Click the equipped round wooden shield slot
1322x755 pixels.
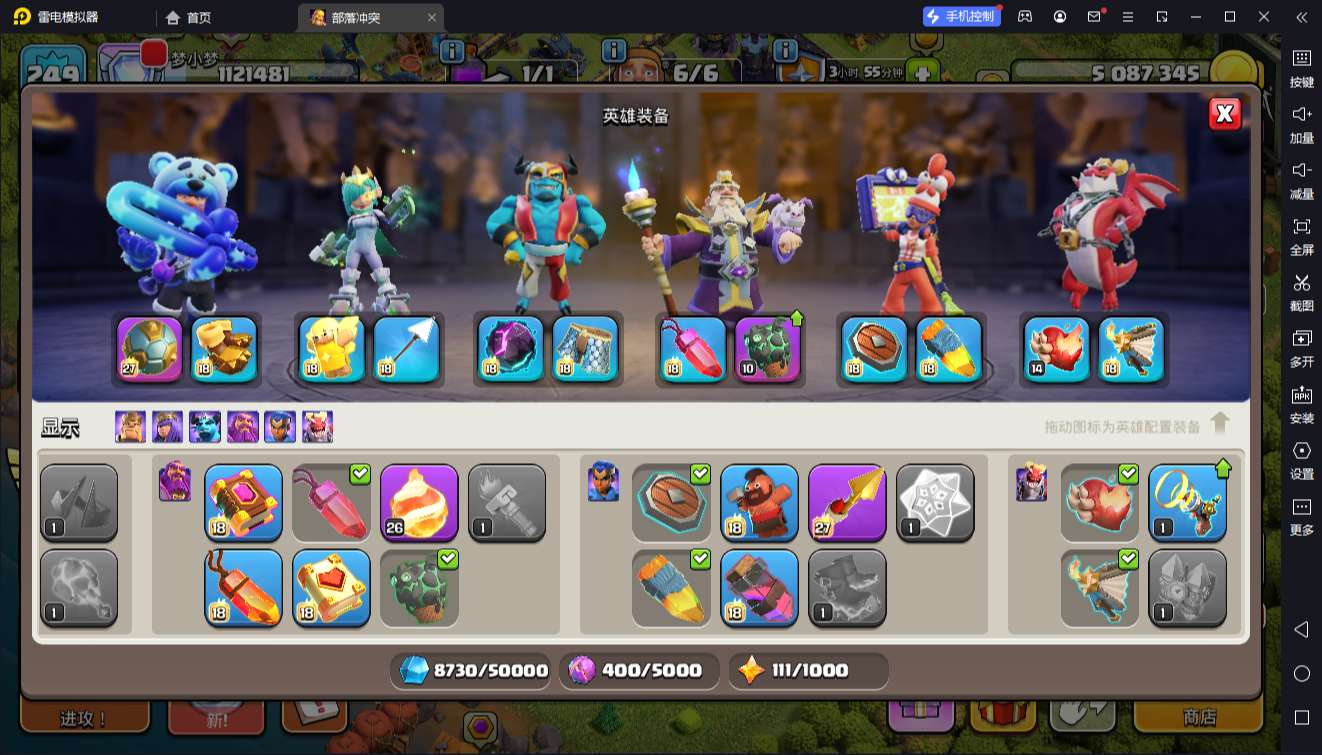click(x=874, y=349)
